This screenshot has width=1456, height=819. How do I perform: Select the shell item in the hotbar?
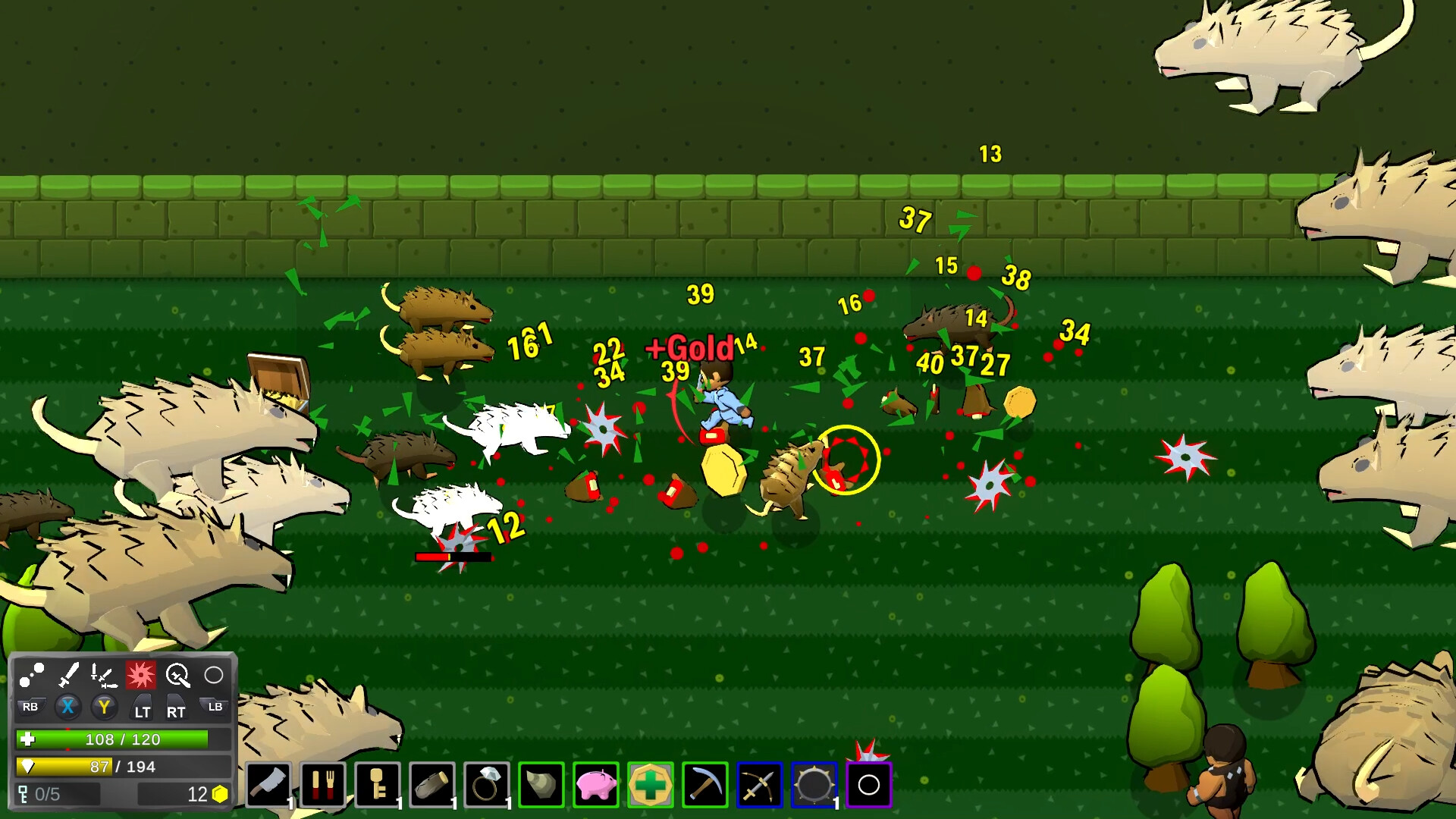(x=541, y=784)
